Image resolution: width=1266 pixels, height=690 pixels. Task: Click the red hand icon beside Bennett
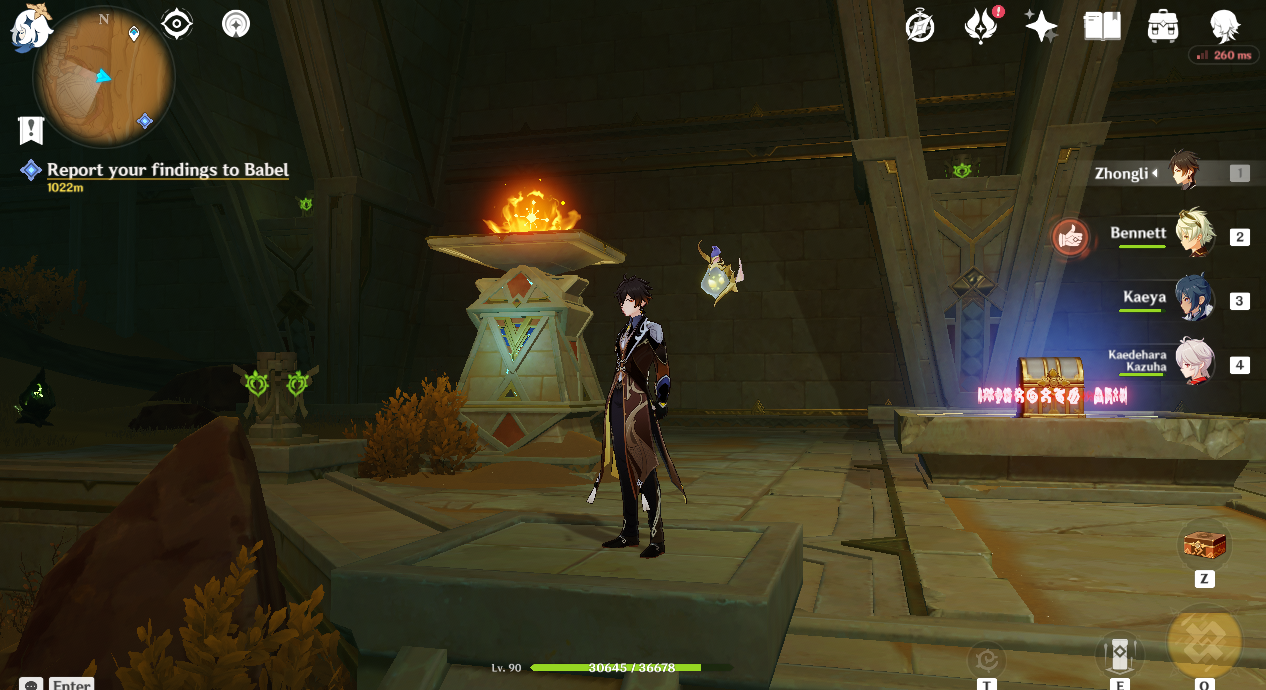(1070, 236)
